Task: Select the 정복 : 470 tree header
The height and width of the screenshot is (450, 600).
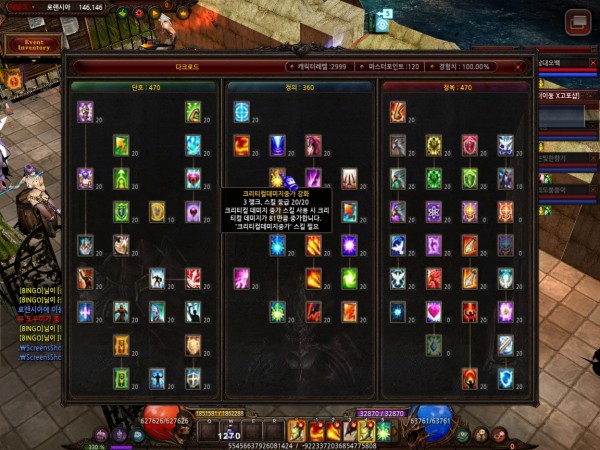Action: 457,87
